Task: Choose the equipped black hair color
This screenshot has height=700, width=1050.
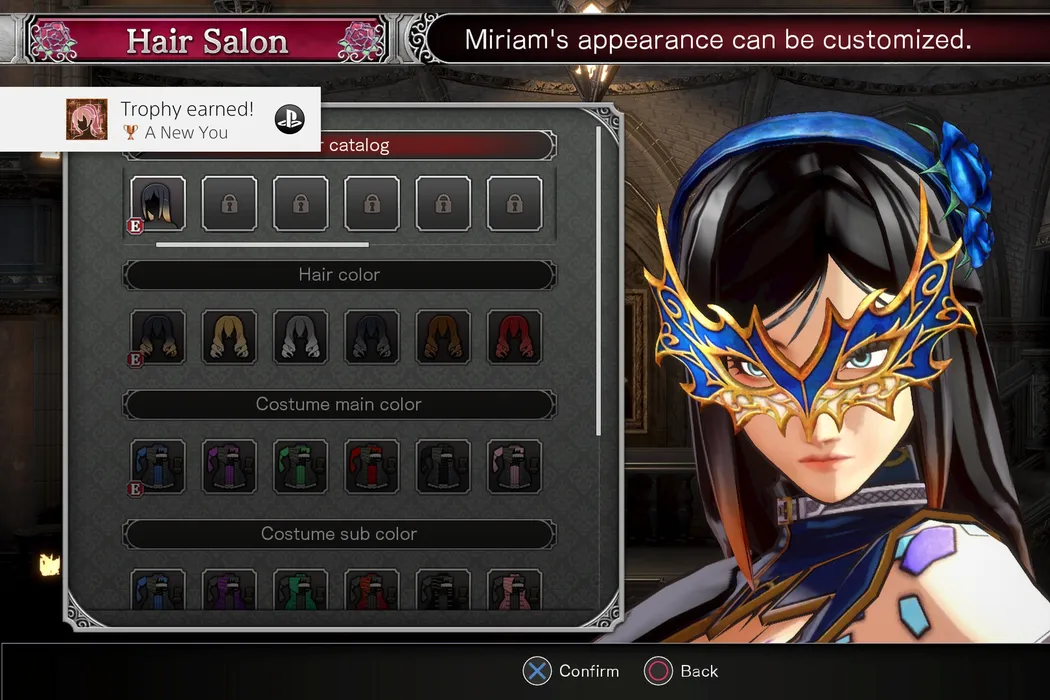Action: (158, 336)
